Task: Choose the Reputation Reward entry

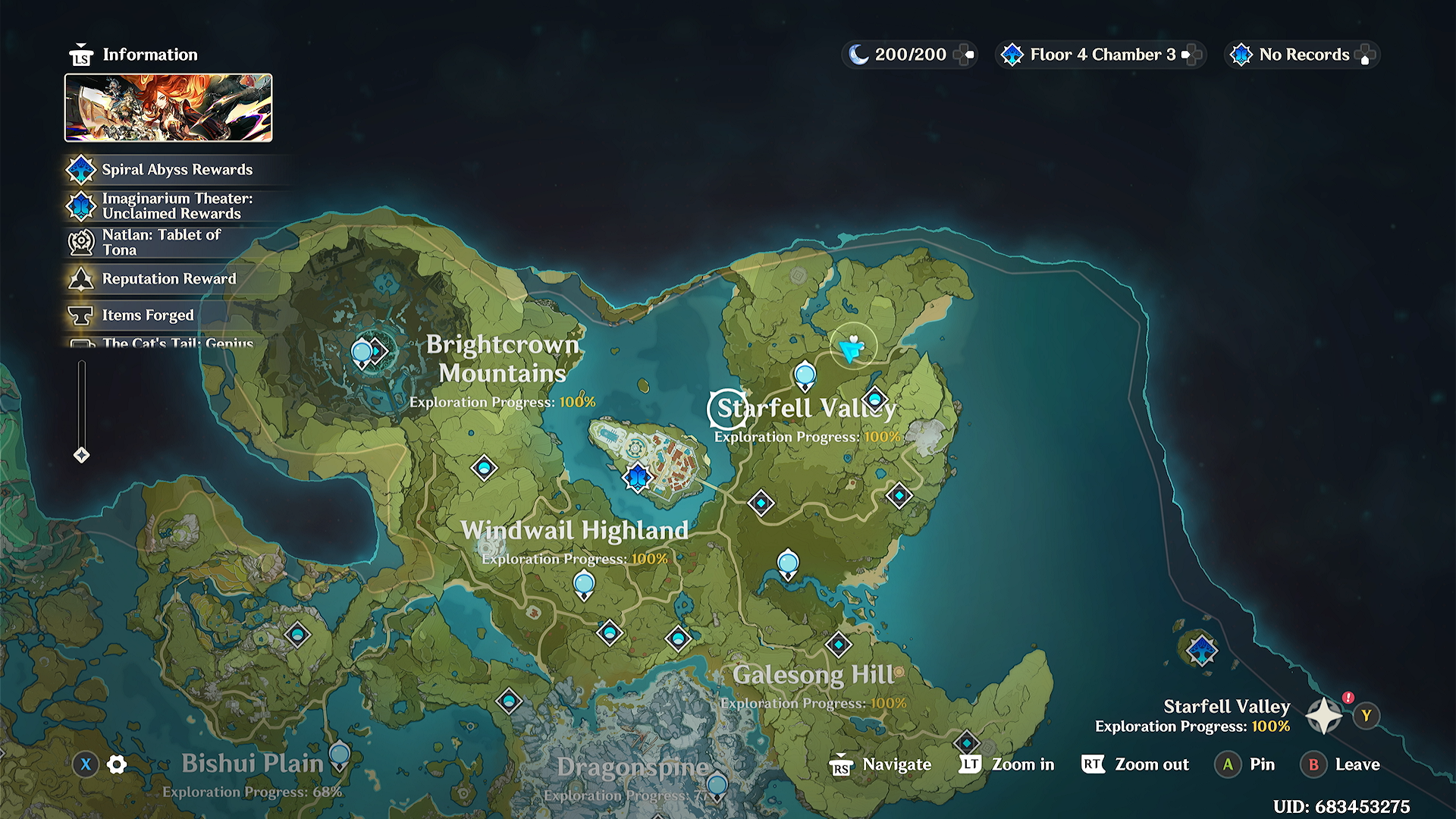Action: pyautogui.click(x=168, y=279)
